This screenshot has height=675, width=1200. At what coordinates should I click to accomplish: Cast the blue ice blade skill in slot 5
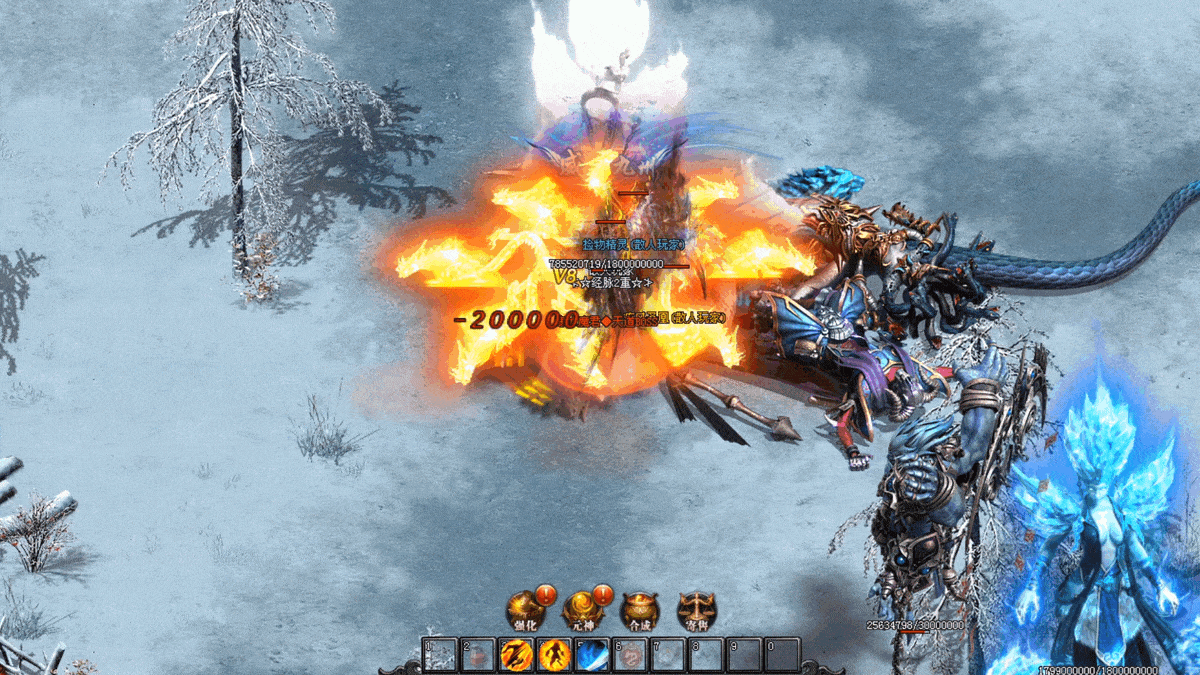(x=592, y=656)
